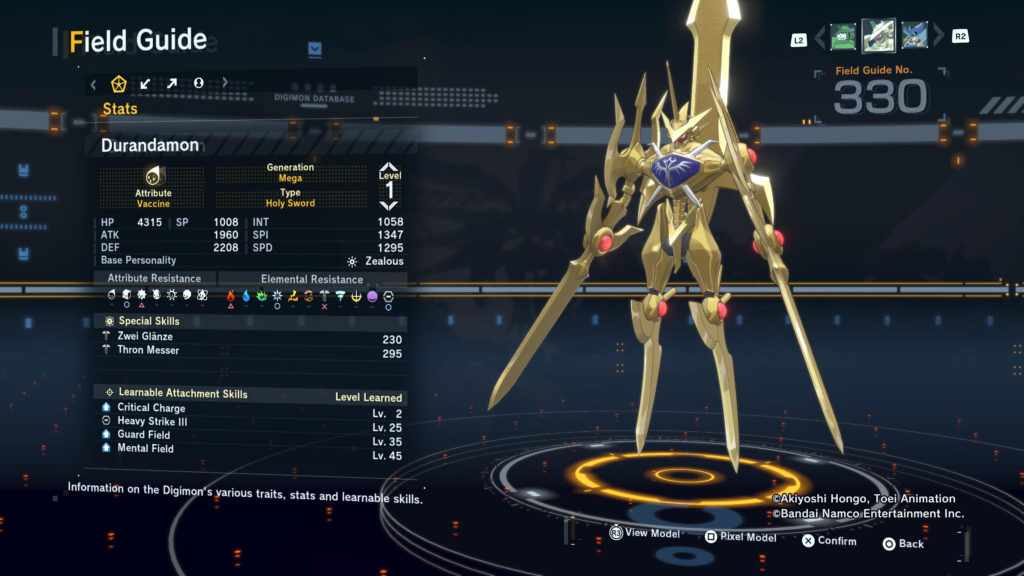
Task: Switch to the up-right arrow tab
Action: coord(172,83)
